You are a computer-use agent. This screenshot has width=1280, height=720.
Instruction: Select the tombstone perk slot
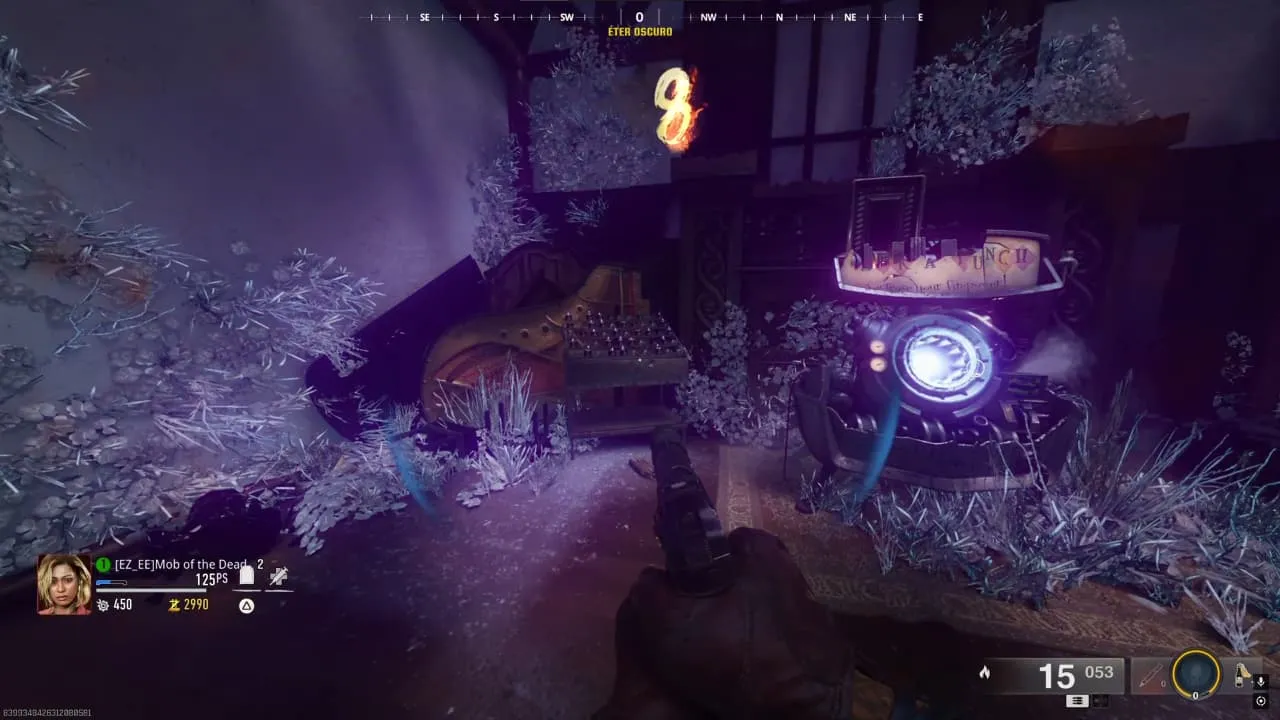tap(246, 575)
